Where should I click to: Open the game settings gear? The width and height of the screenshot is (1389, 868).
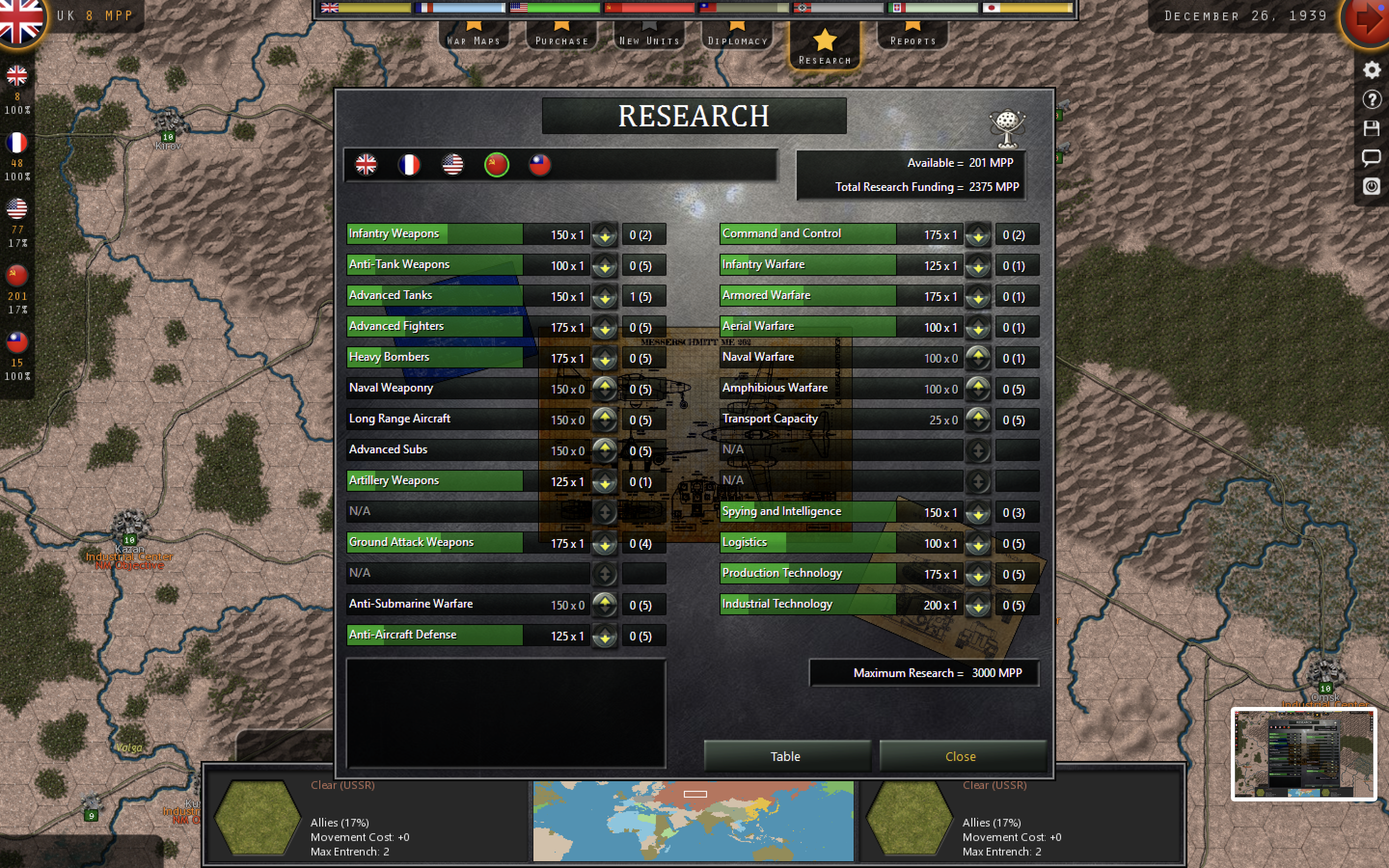[1372, 69]
